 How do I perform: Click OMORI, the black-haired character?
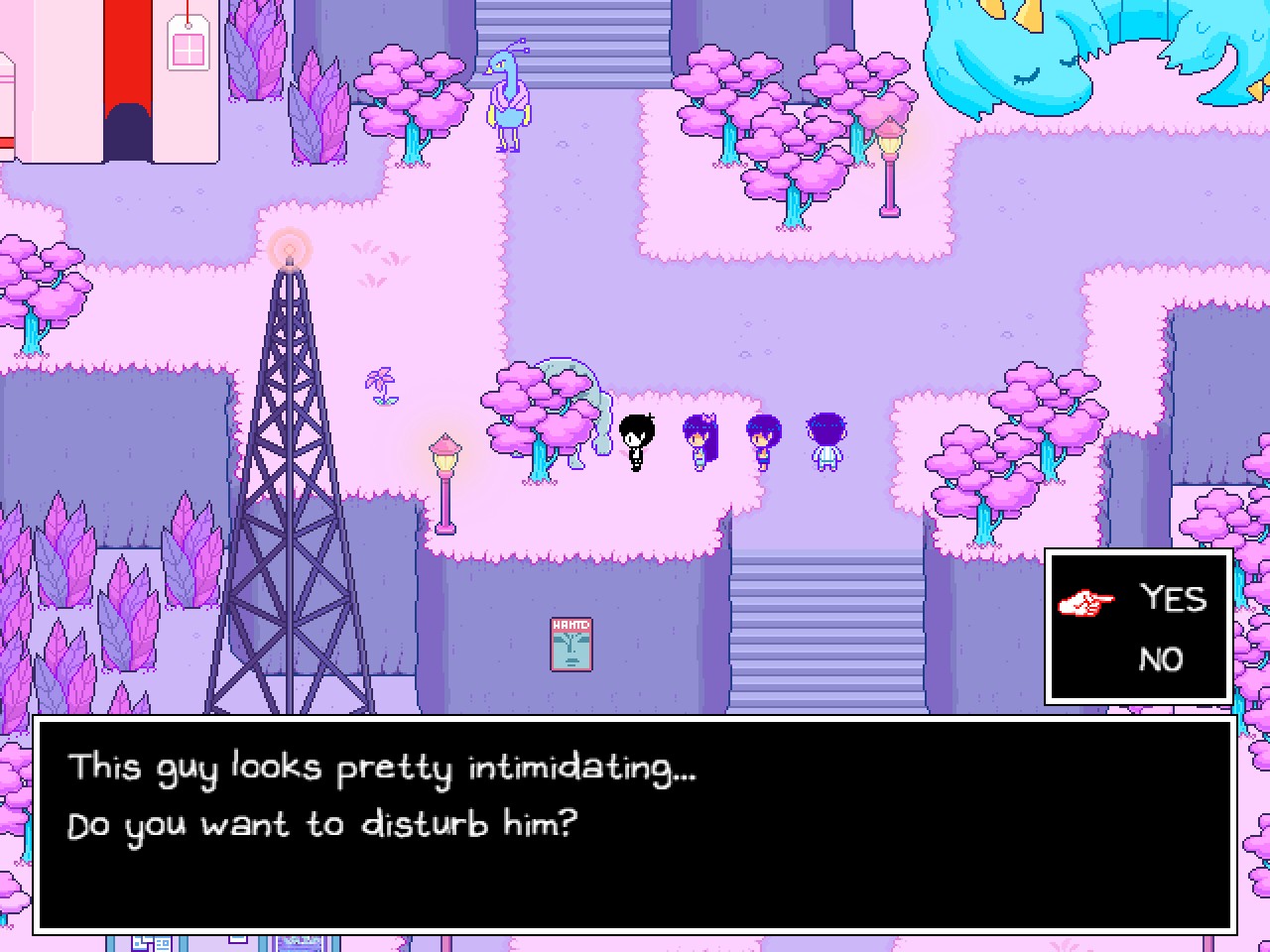pos(638,438)
